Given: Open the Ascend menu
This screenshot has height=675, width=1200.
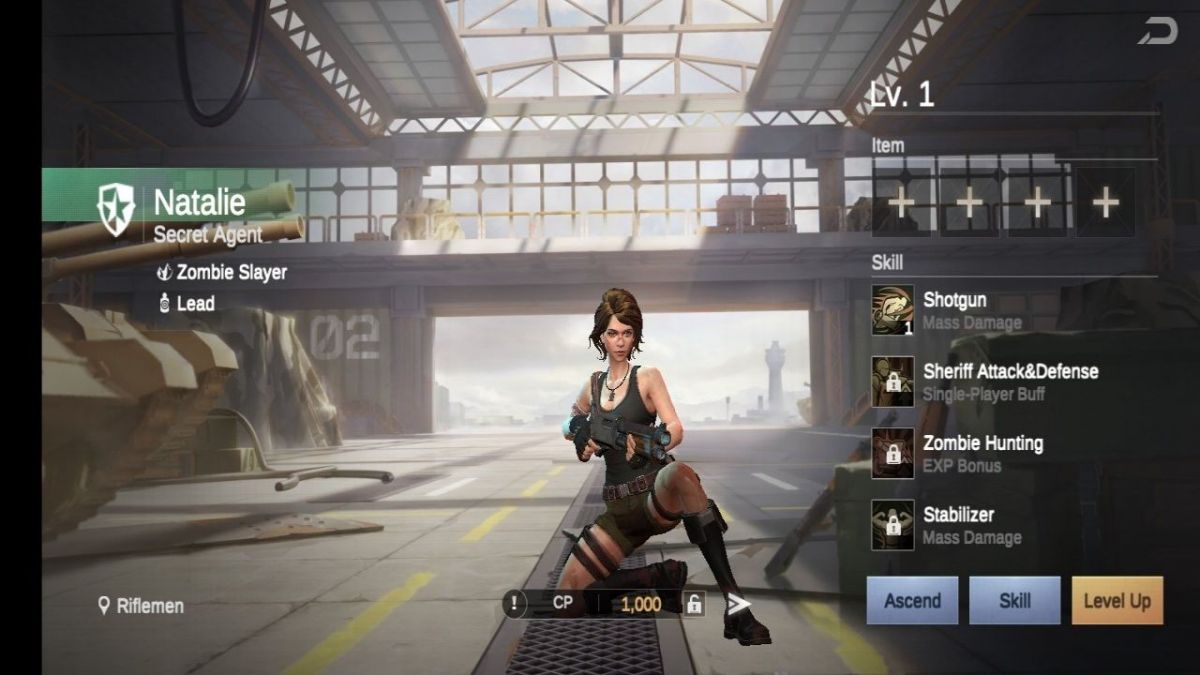Looking at the screenshot, I should point(912,601).
